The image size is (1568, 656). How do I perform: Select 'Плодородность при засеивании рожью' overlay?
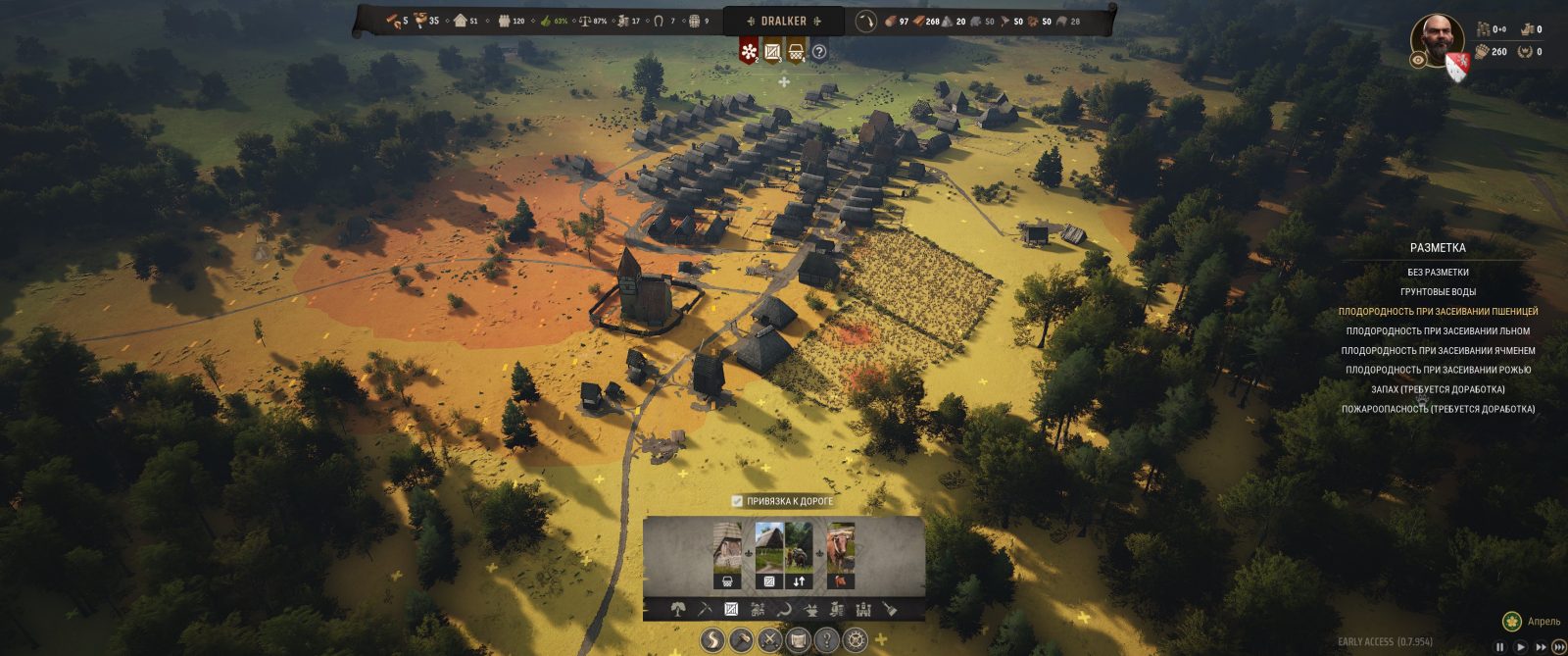click(x=1438, y=371)
